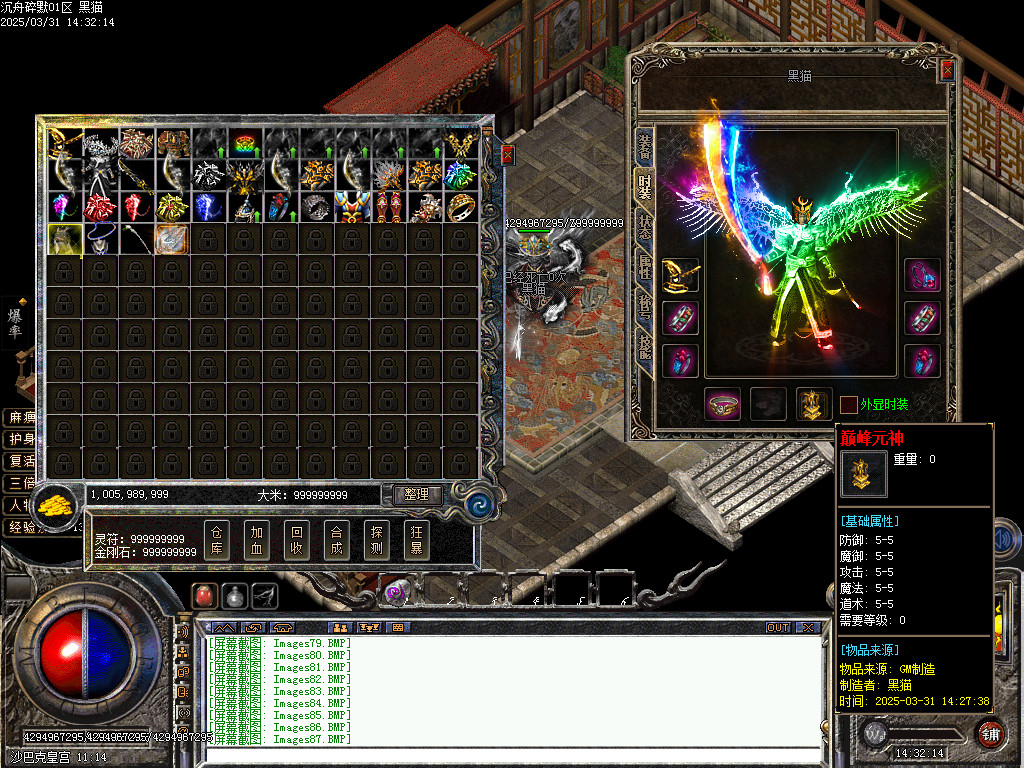Click the OUT button on chat bar
Viewport: 1024px width, 768px height.
pos(778,628)
